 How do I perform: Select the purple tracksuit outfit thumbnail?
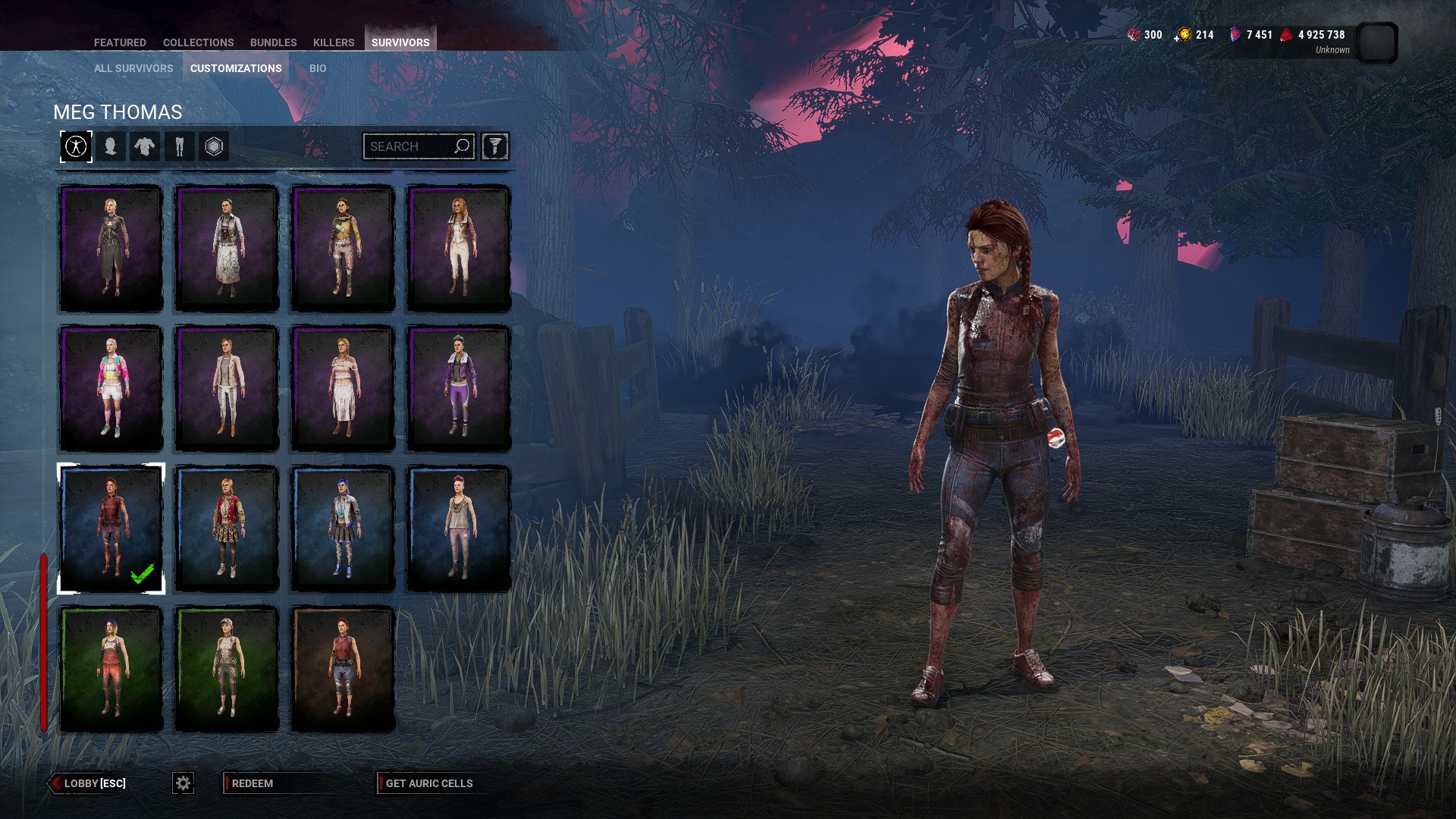coord(459,388)
